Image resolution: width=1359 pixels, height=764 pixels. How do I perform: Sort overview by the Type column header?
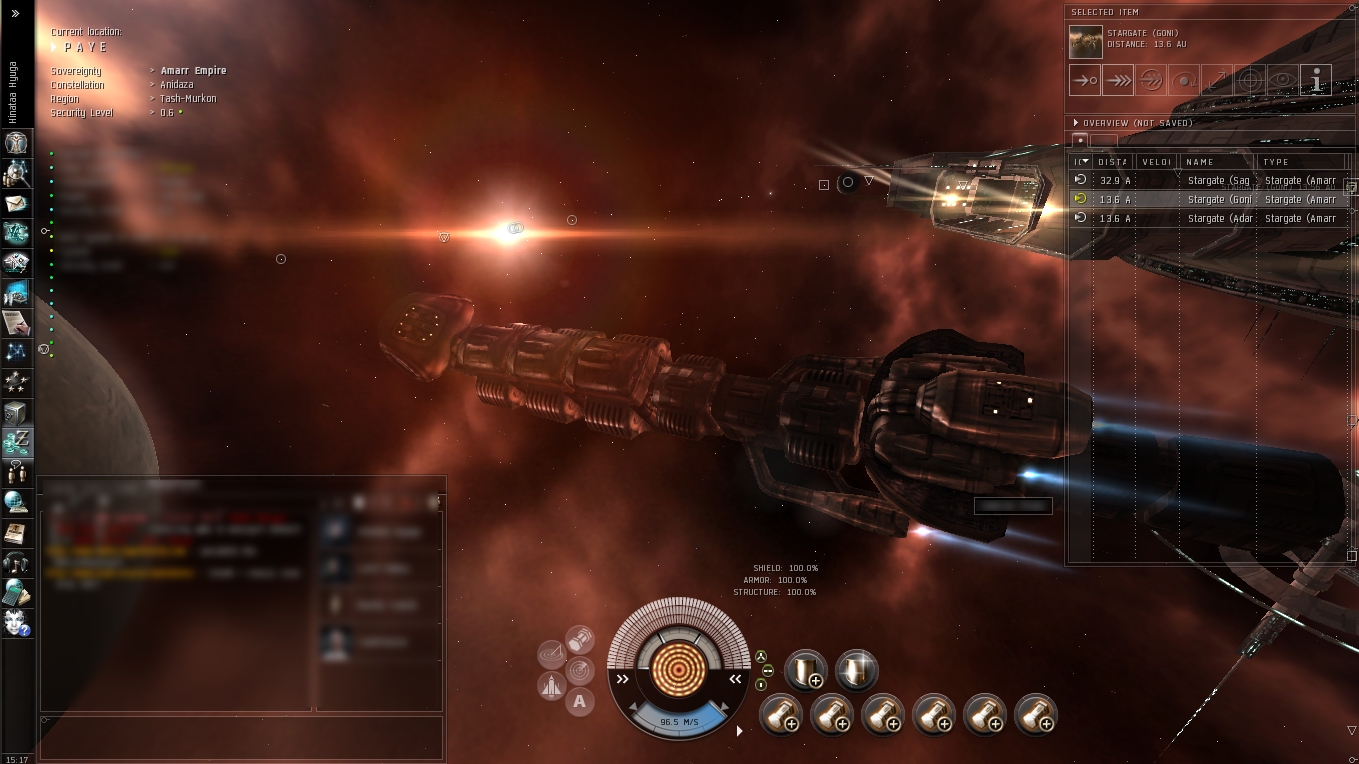pos(1300,162)
